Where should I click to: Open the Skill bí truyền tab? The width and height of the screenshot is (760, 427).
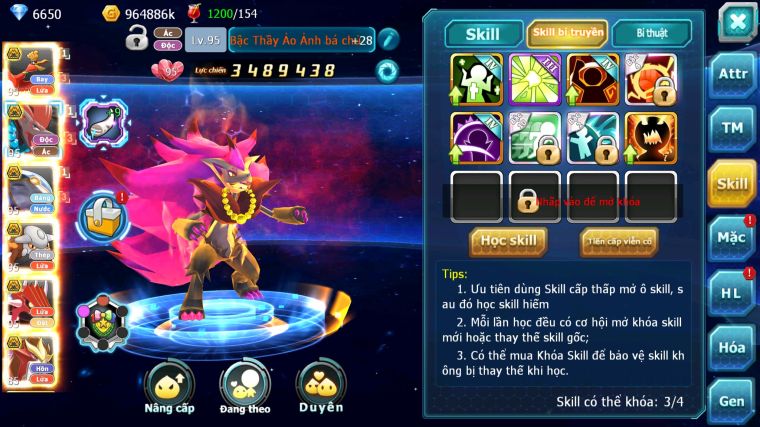(567, 34)
